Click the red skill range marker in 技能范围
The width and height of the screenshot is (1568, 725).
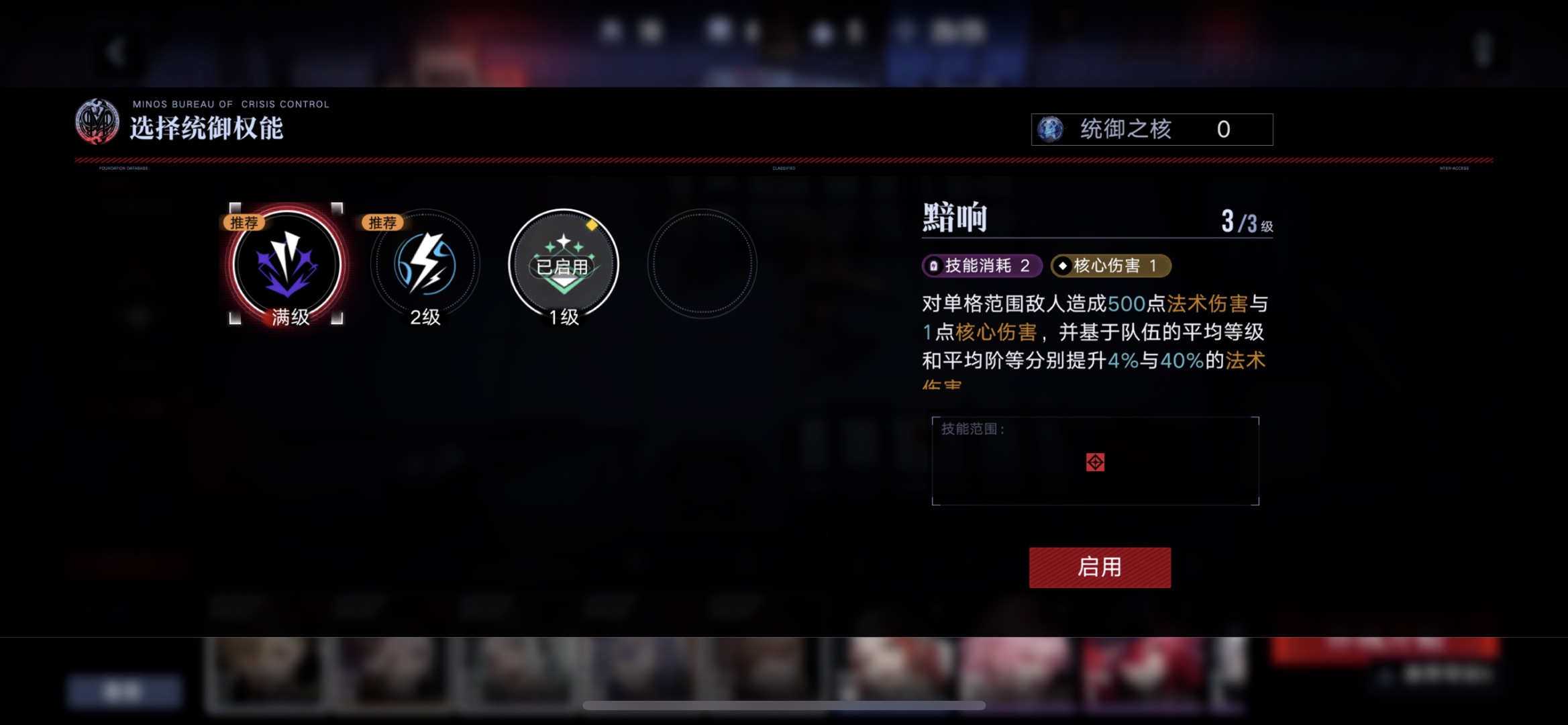pyautogui.click(x=1095, y=461)
